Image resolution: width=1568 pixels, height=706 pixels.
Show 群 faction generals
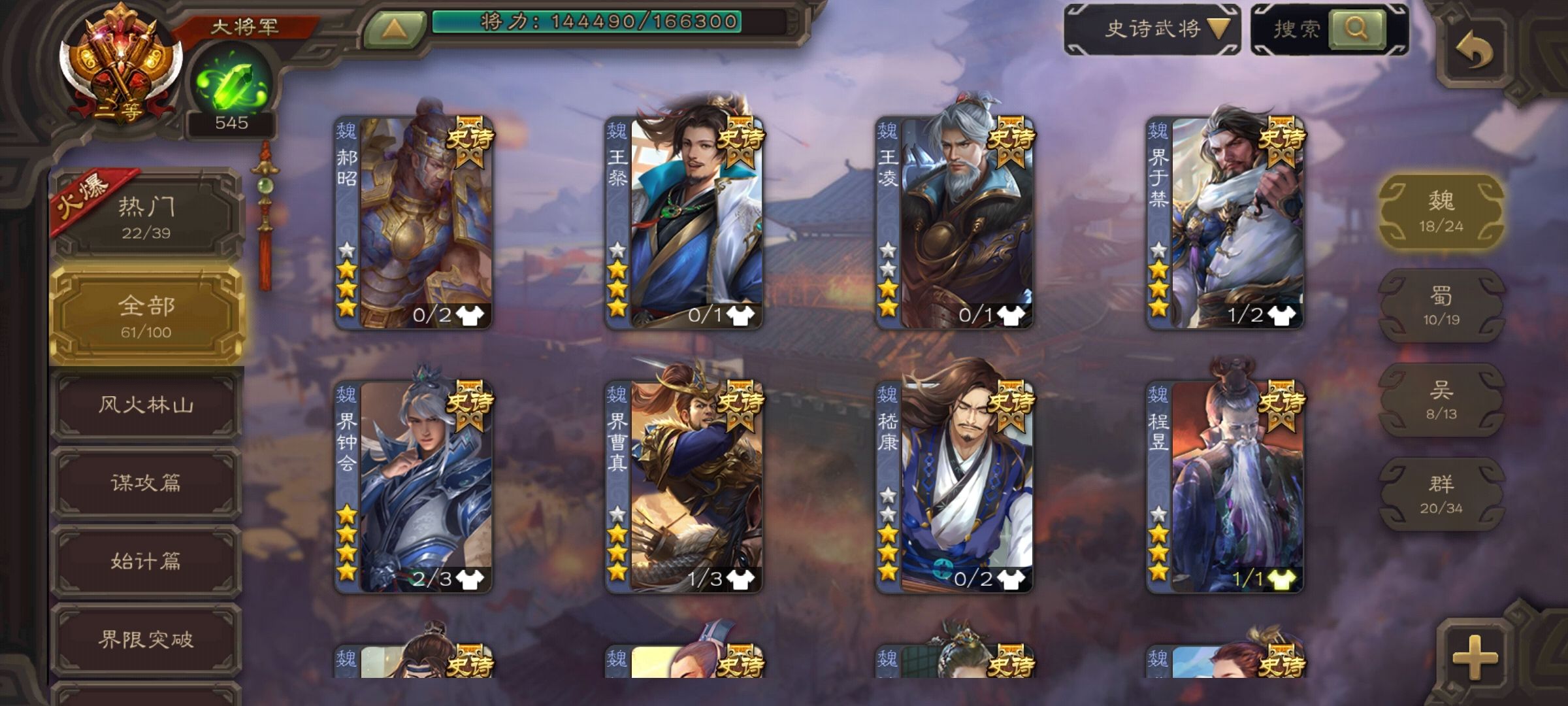(x=1441, y=494)
